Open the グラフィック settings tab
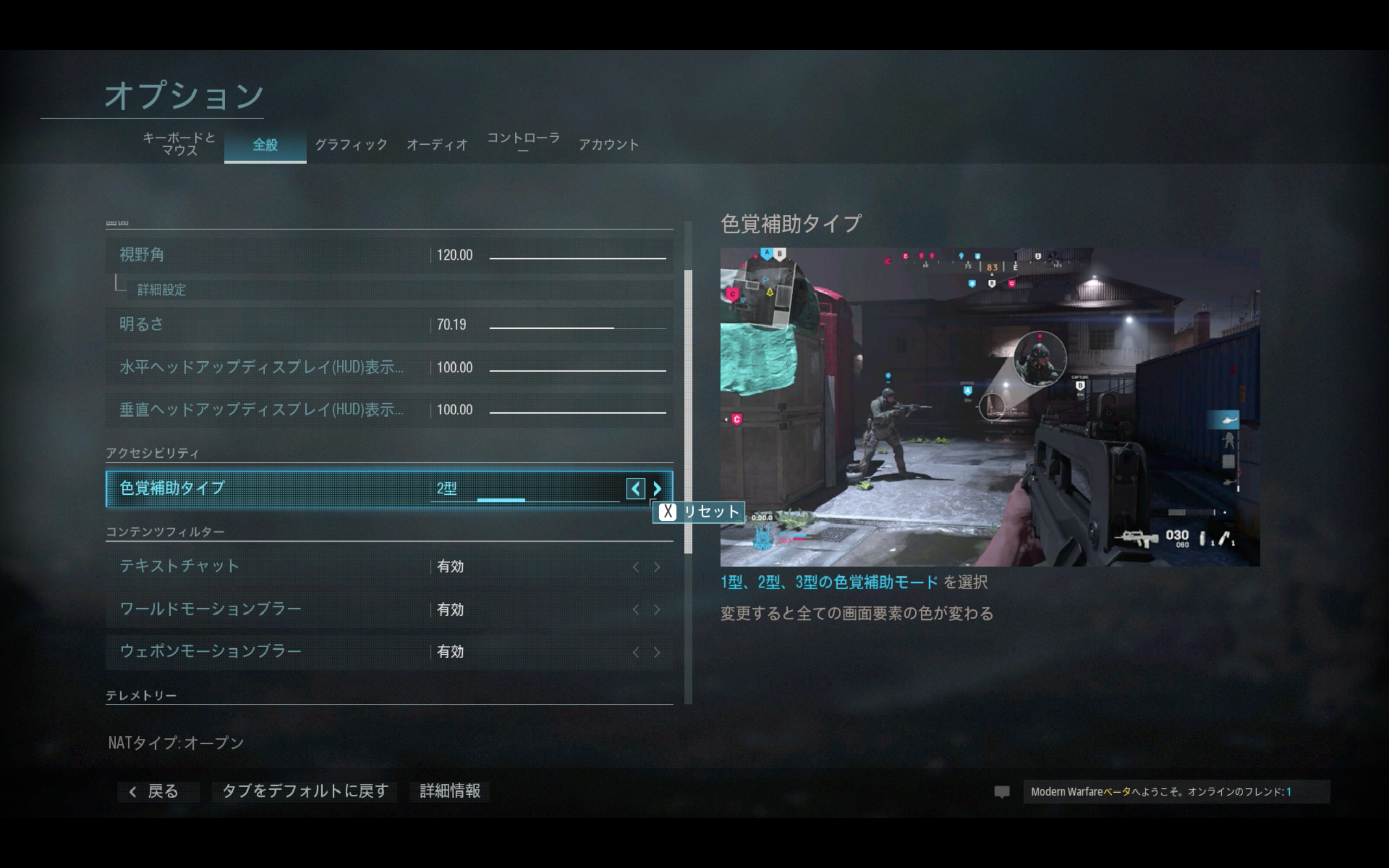This screenshot has height=868, width=1389. pos(351,145)
